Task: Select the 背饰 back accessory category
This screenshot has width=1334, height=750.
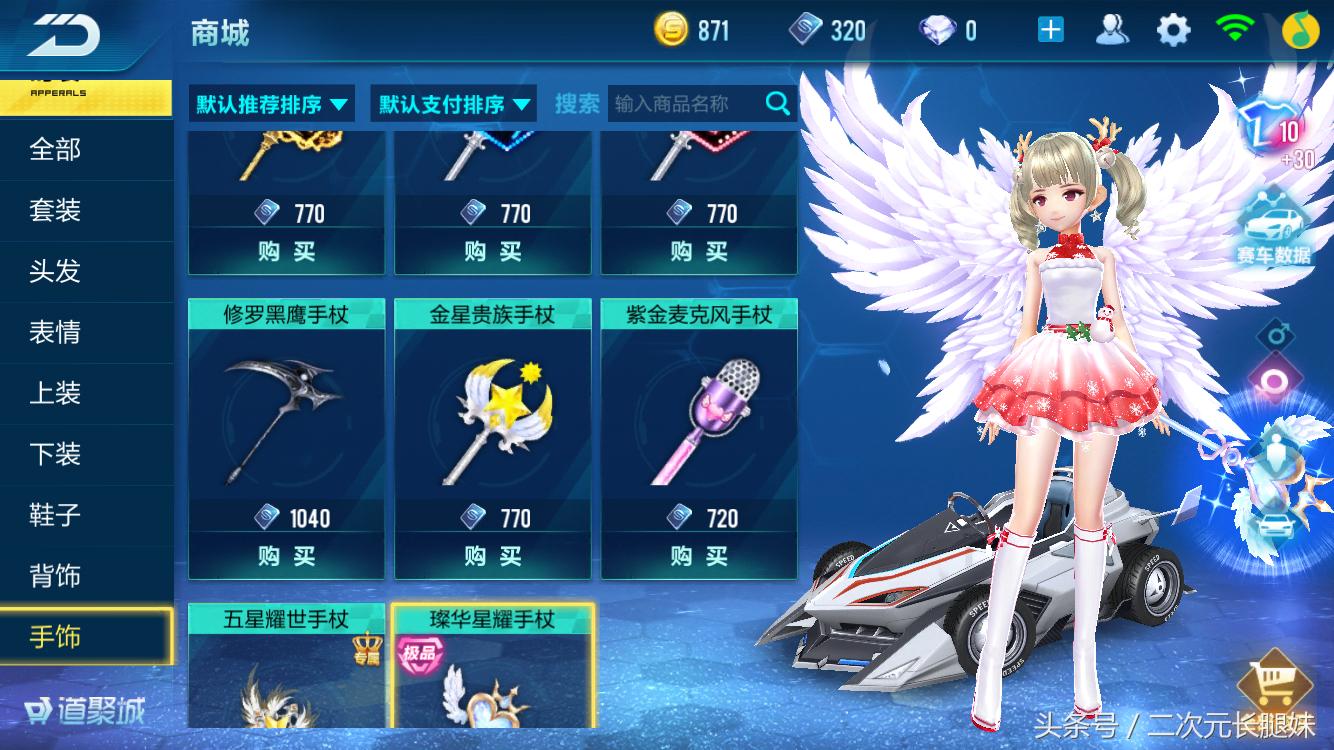Action: tap(56, 577)
